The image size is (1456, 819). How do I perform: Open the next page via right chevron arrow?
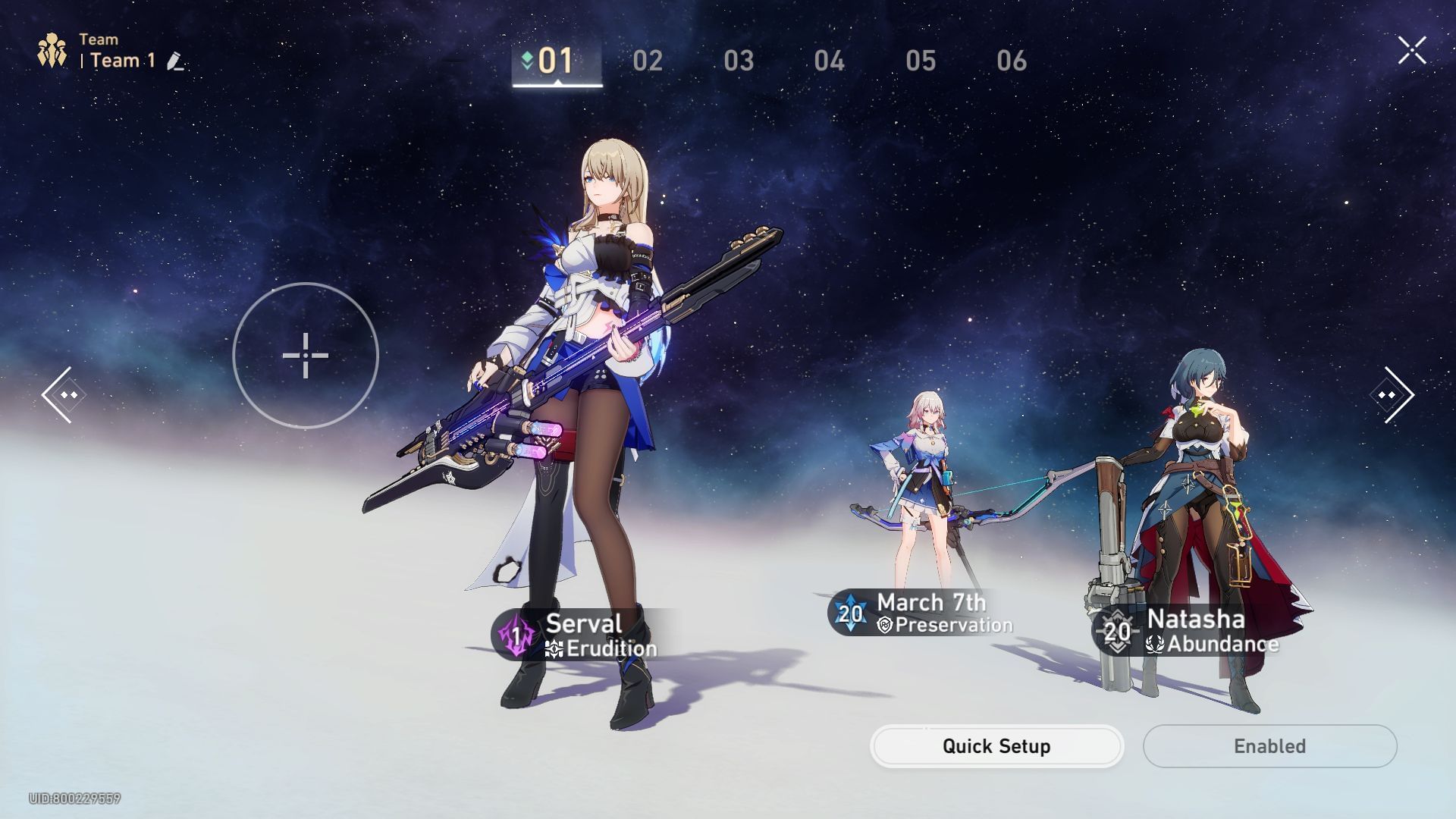[x=1392, y=393]
